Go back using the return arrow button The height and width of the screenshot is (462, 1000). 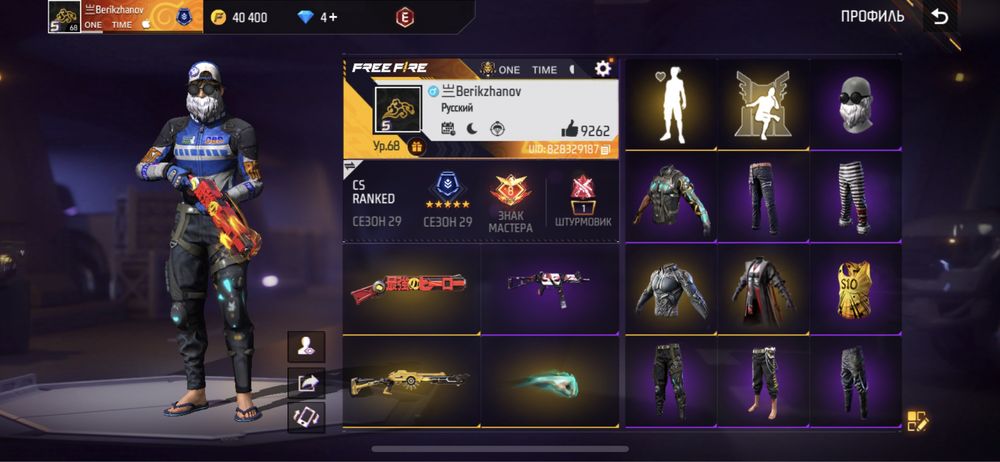[x=939, y=16]
